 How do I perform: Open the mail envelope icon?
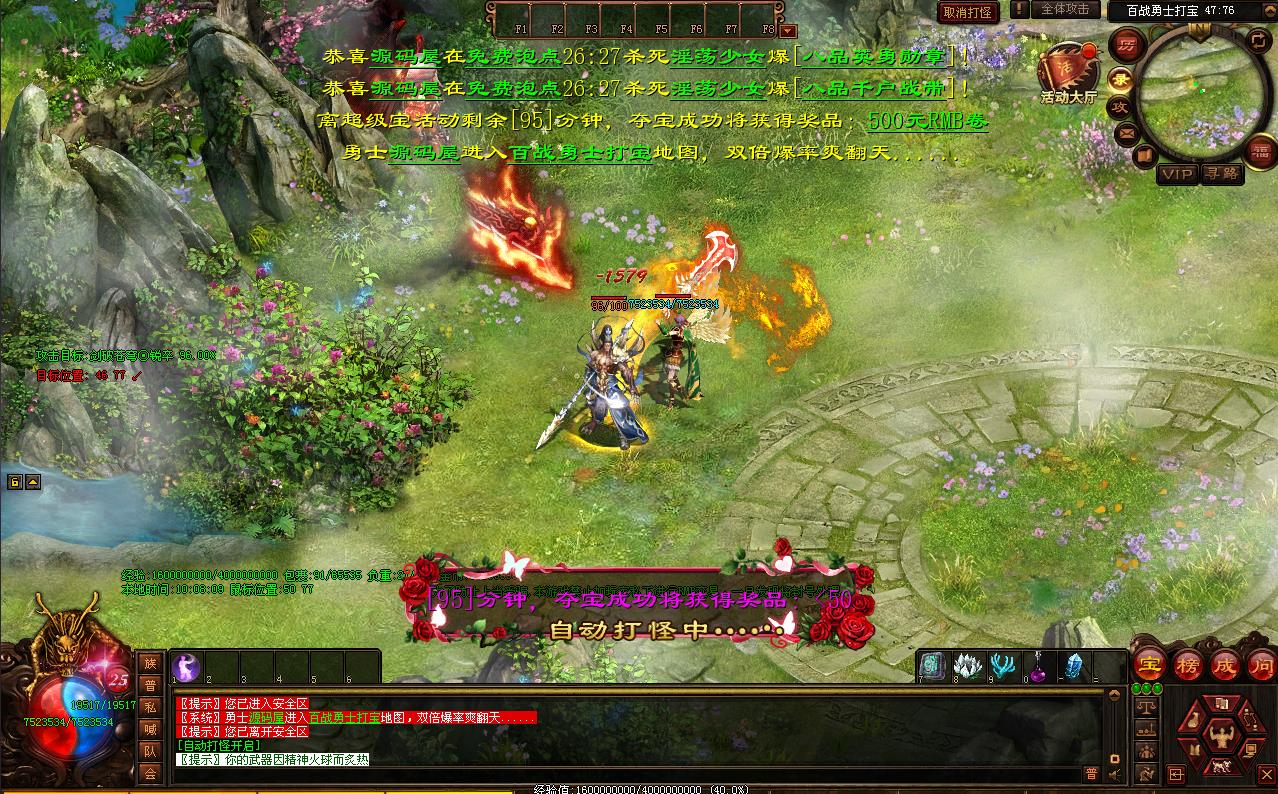[1126, 132]
